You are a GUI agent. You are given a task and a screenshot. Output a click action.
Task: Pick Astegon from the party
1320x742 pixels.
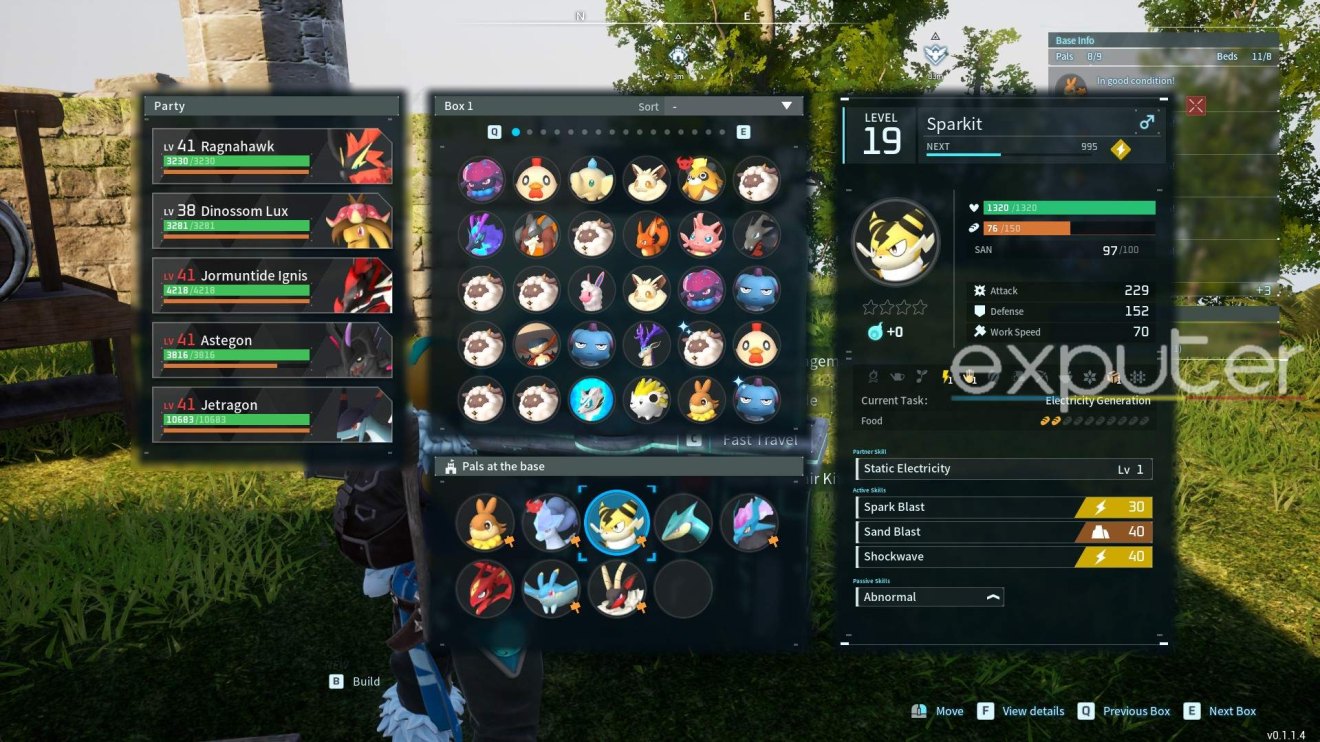pyautogui.click(x=271, y=350)
